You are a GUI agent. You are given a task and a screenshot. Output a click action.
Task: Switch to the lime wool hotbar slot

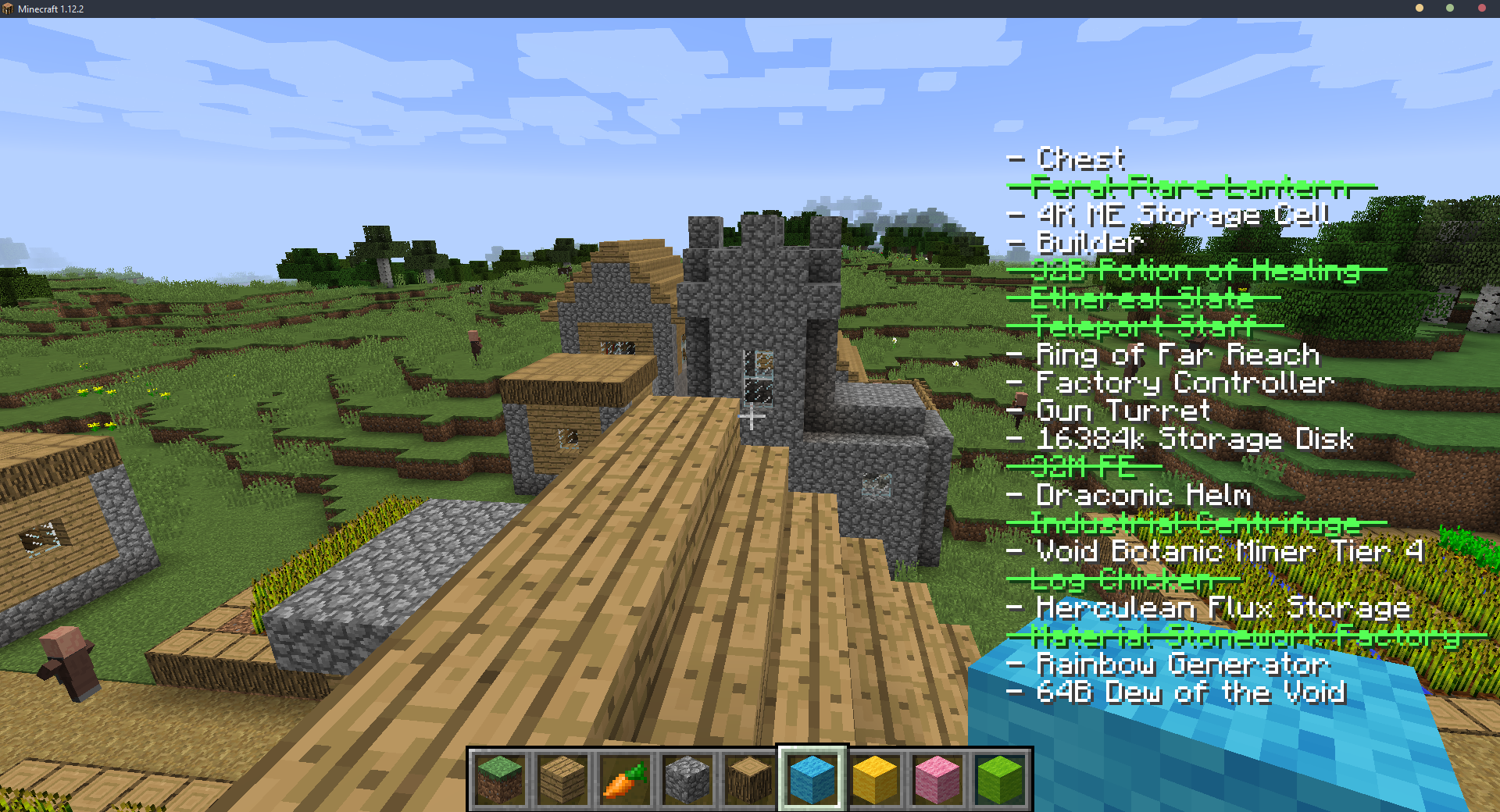(1000, 778)
